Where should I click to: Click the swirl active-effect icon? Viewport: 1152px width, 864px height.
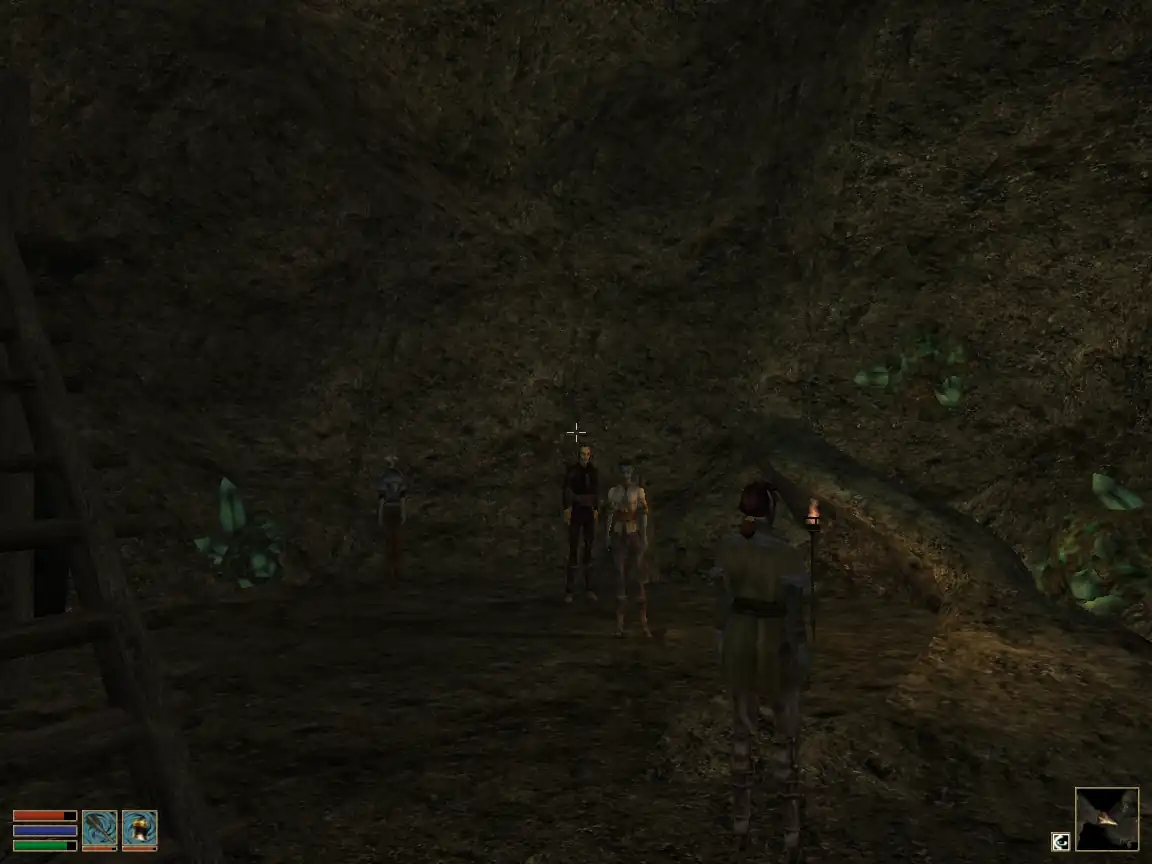click(1059, 842)
